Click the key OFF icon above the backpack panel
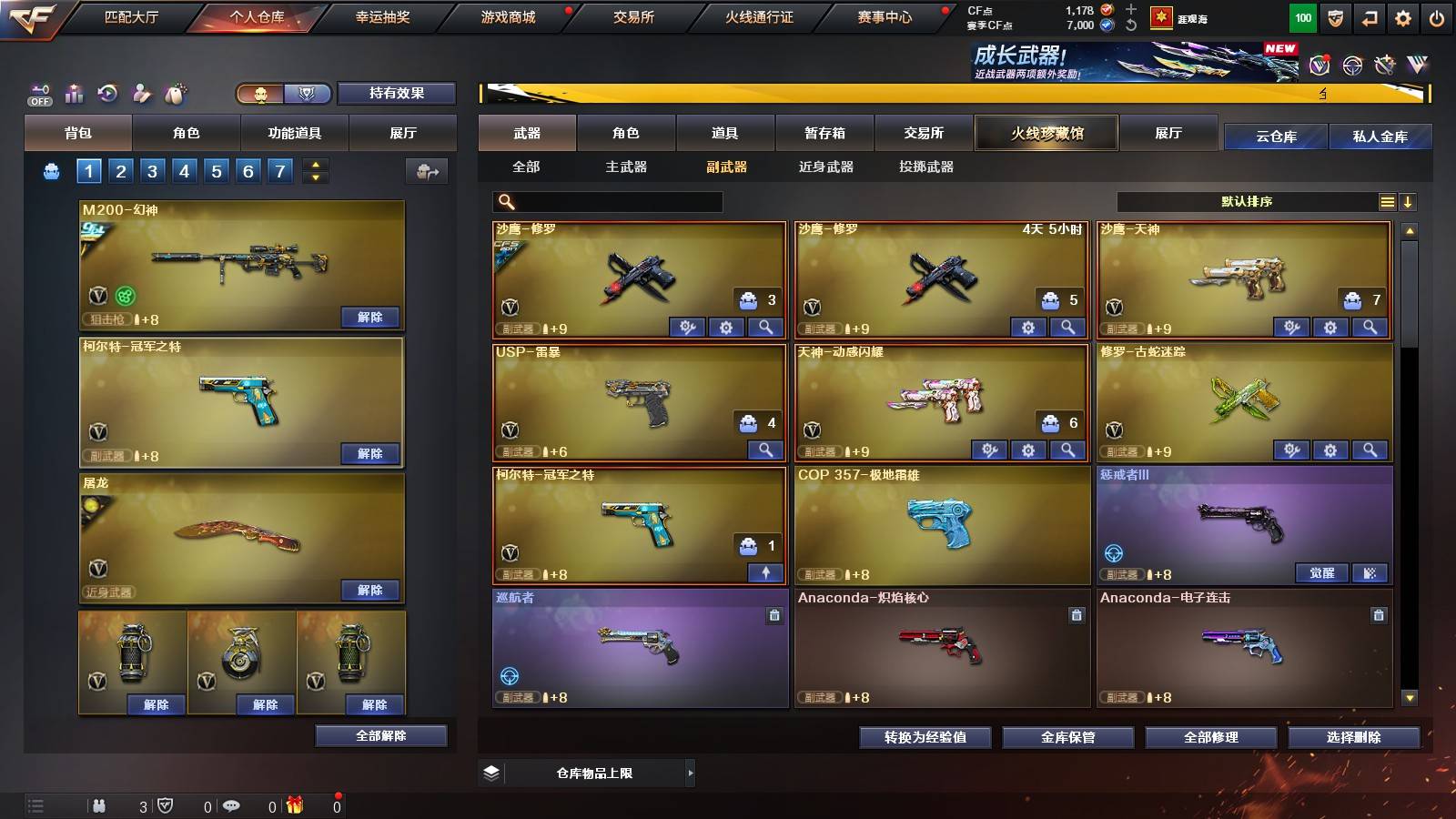1456x819 pixels. coord(38,94)
